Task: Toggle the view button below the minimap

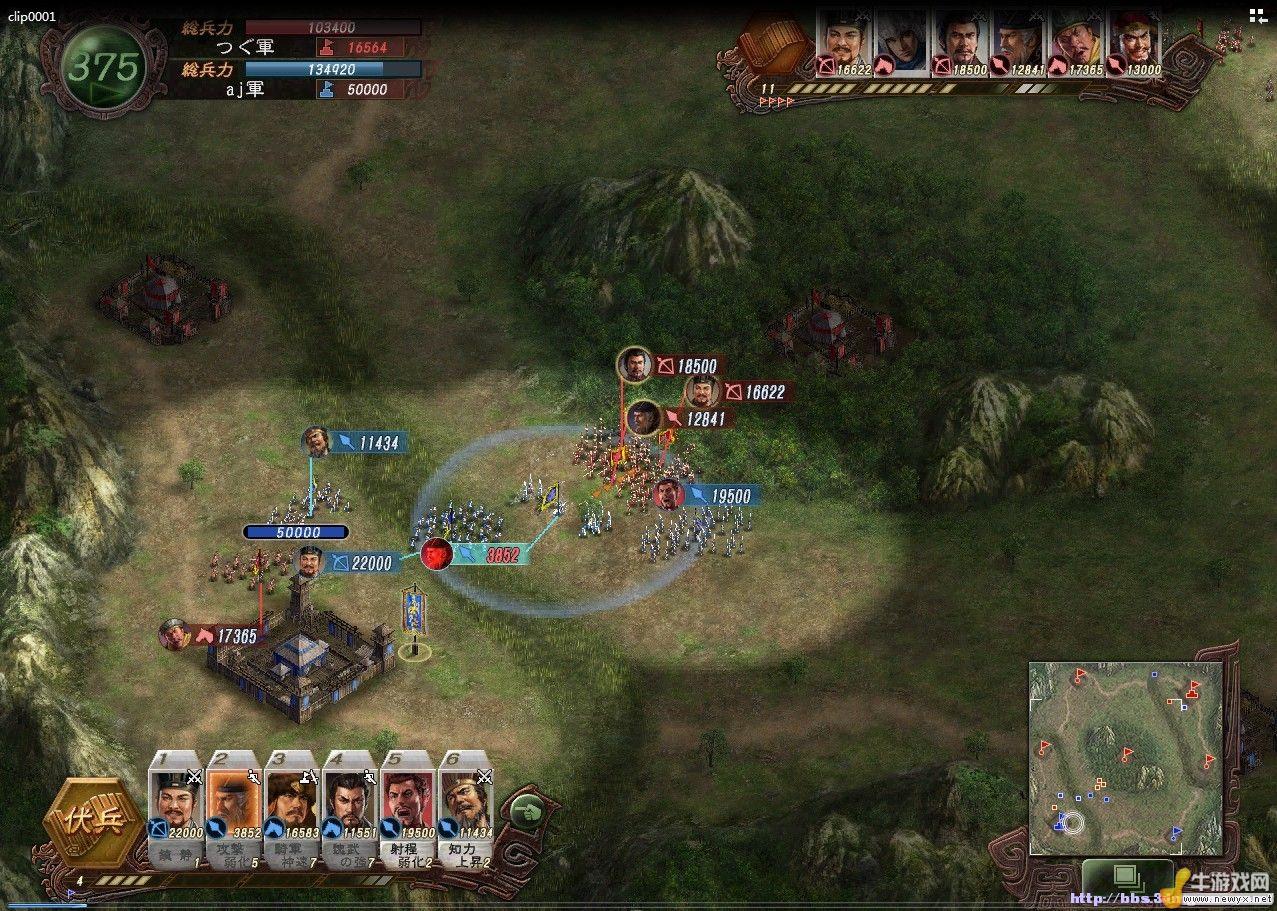Action: 1126,876
